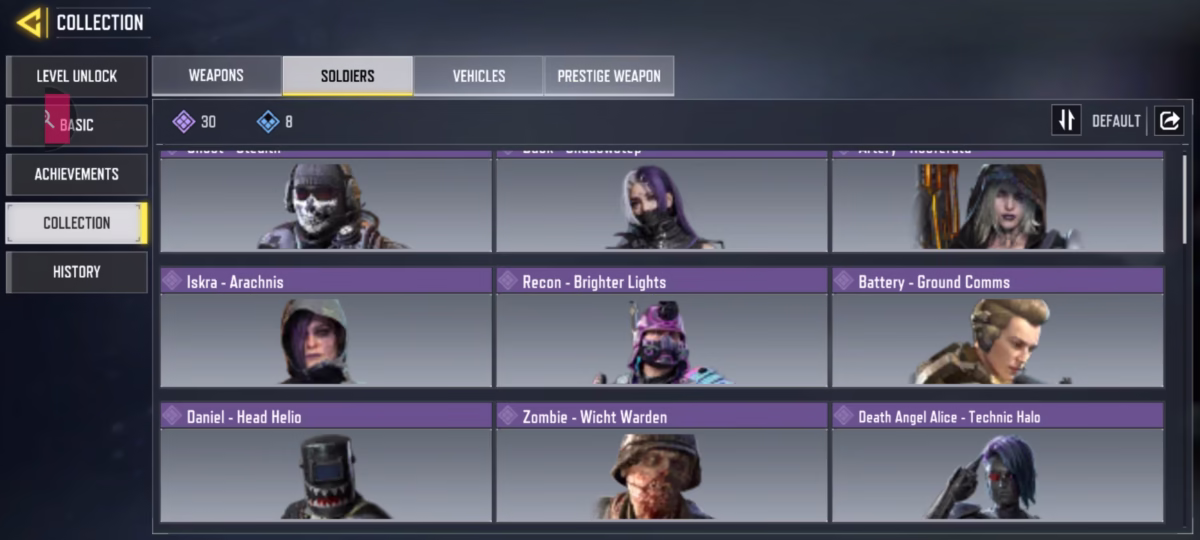This screenshot has height=540, width=1200.
Task: Open the Achievements section
Action: [x=77, y=174]
